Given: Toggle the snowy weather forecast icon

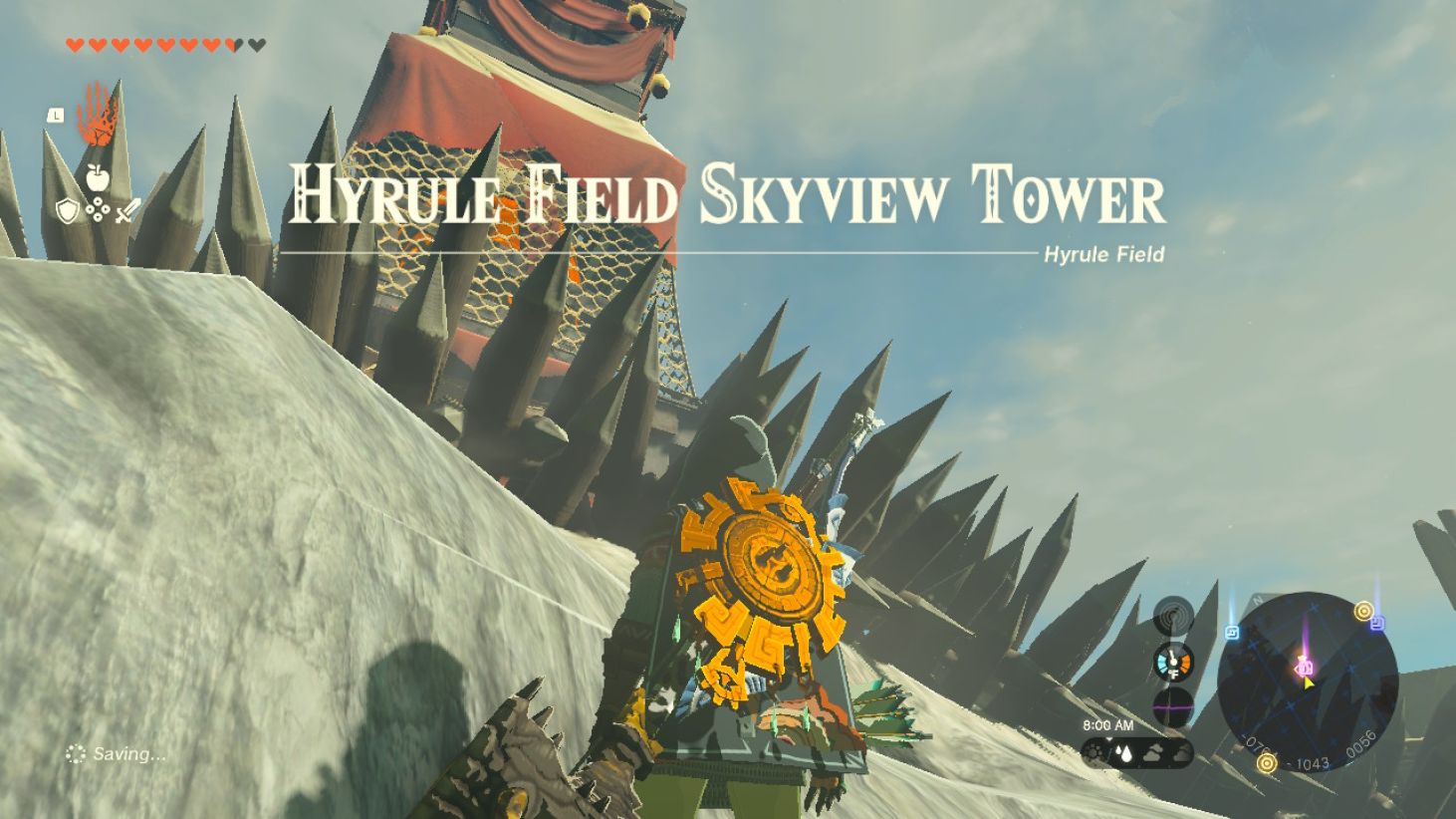Looking at the screenshot, I should [x=1092, y=751].
